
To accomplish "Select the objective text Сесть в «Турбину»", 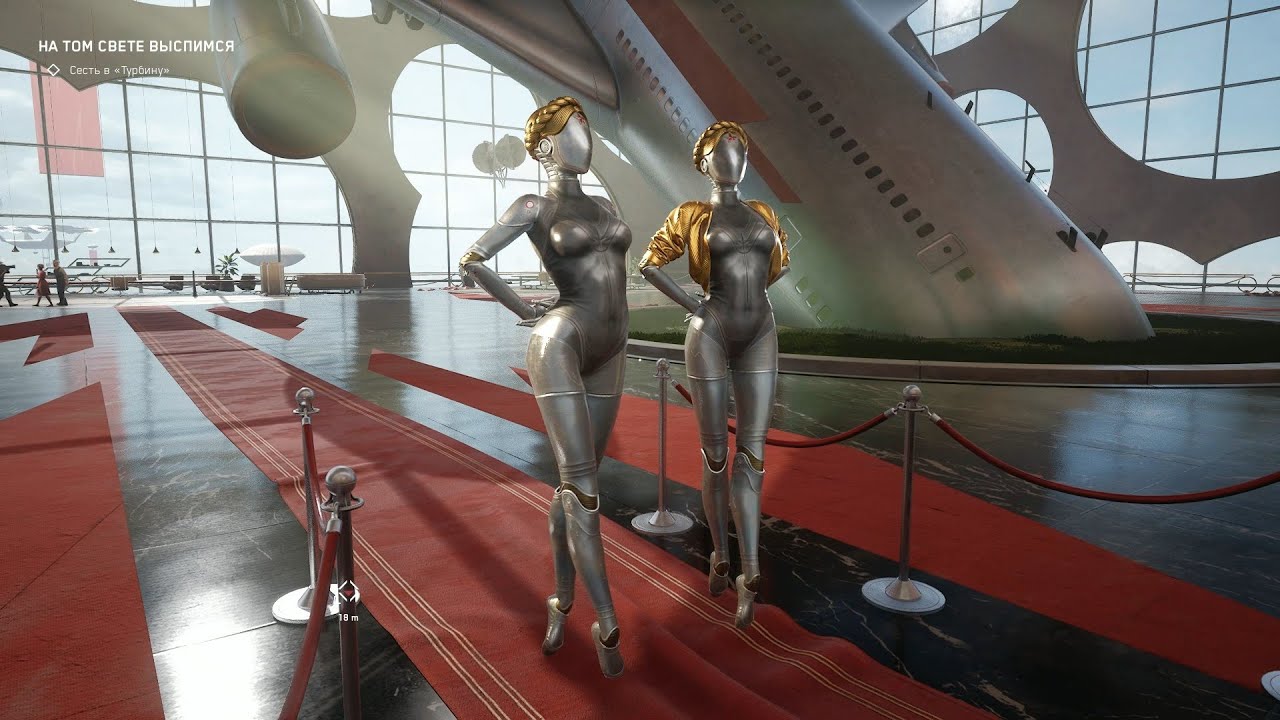I will pos(117,71).
